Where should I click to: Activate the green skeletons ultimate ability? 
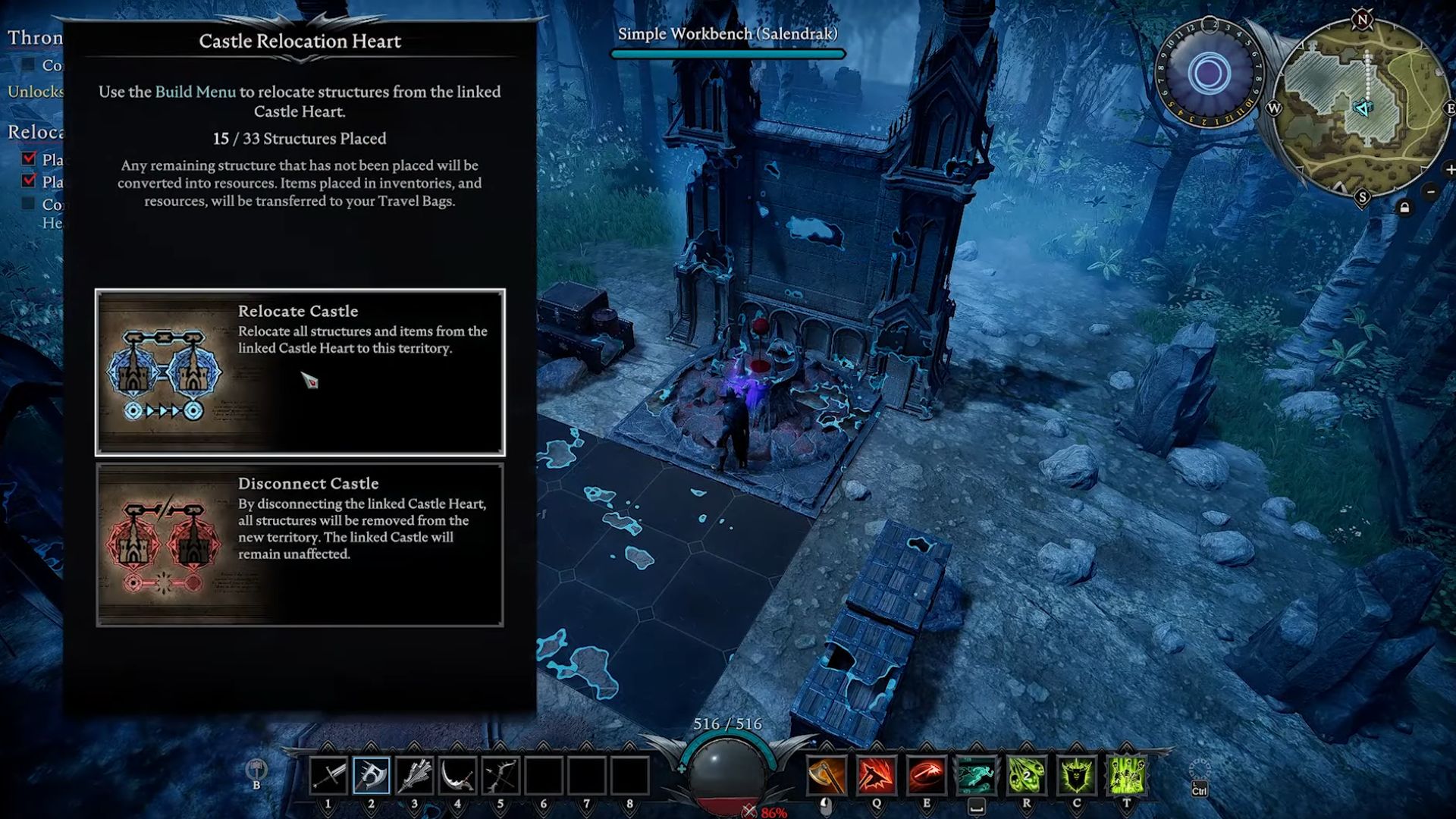coord(1126,776)
